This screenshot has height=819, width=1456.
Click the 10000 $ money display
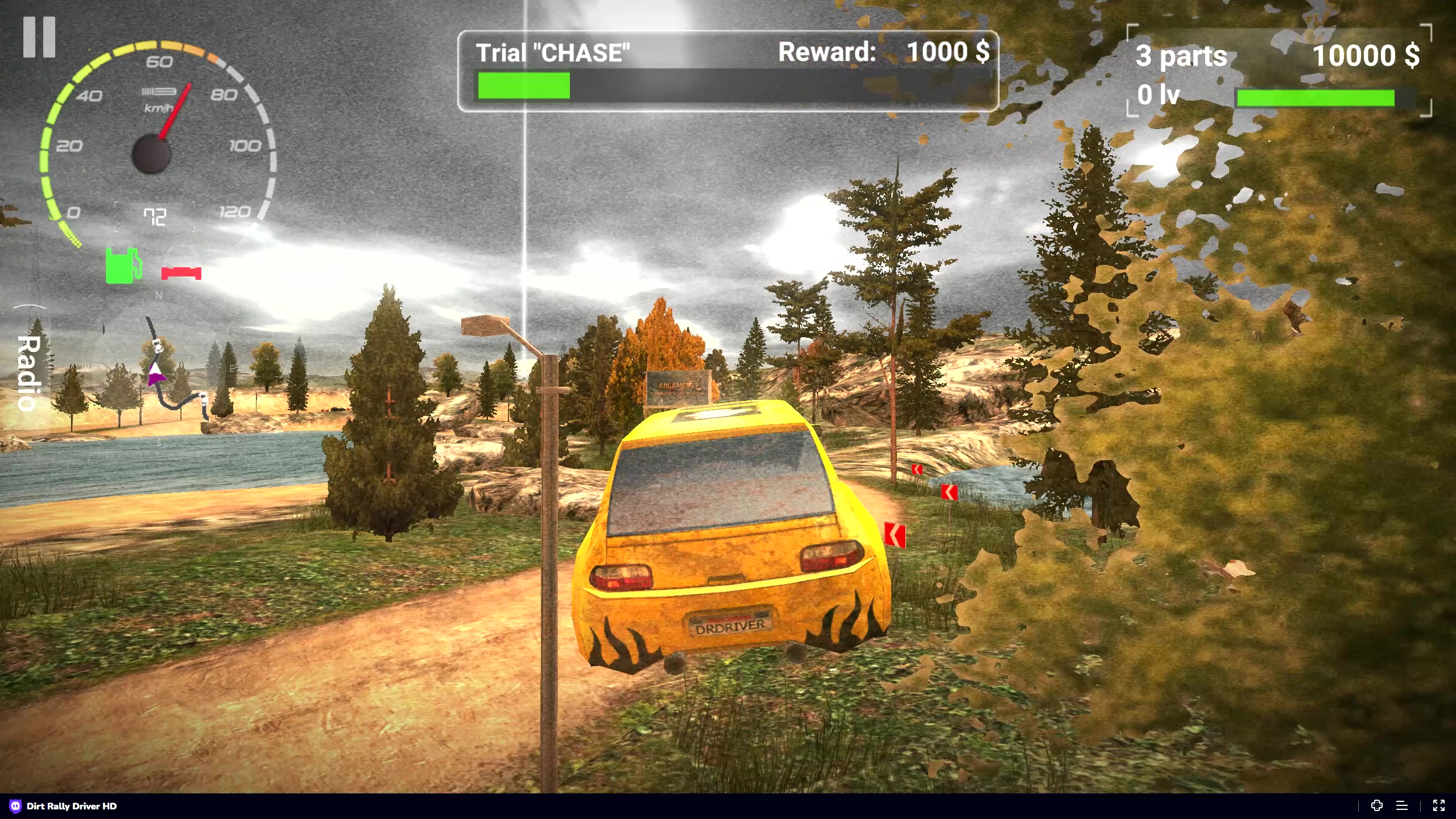(1367, 56)
